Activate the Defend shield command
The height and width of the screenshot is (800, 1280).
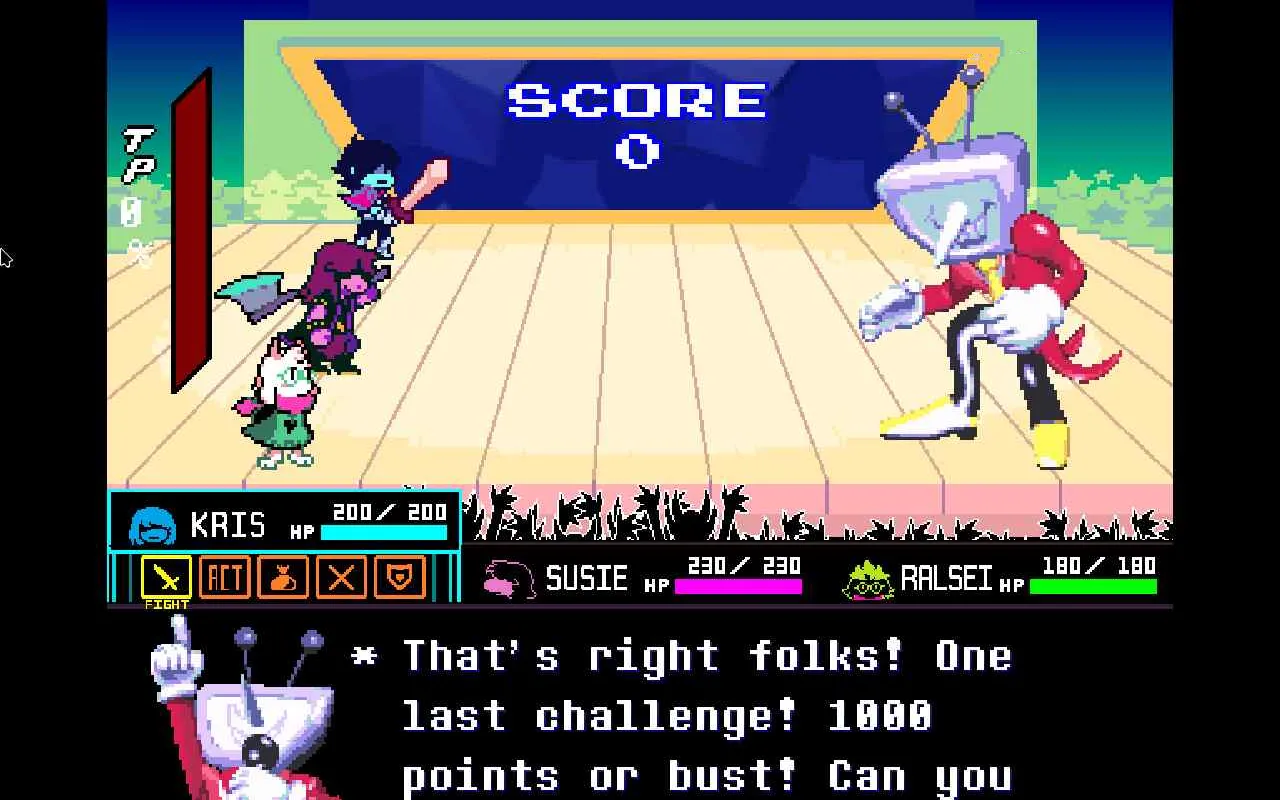coord(400,577)
